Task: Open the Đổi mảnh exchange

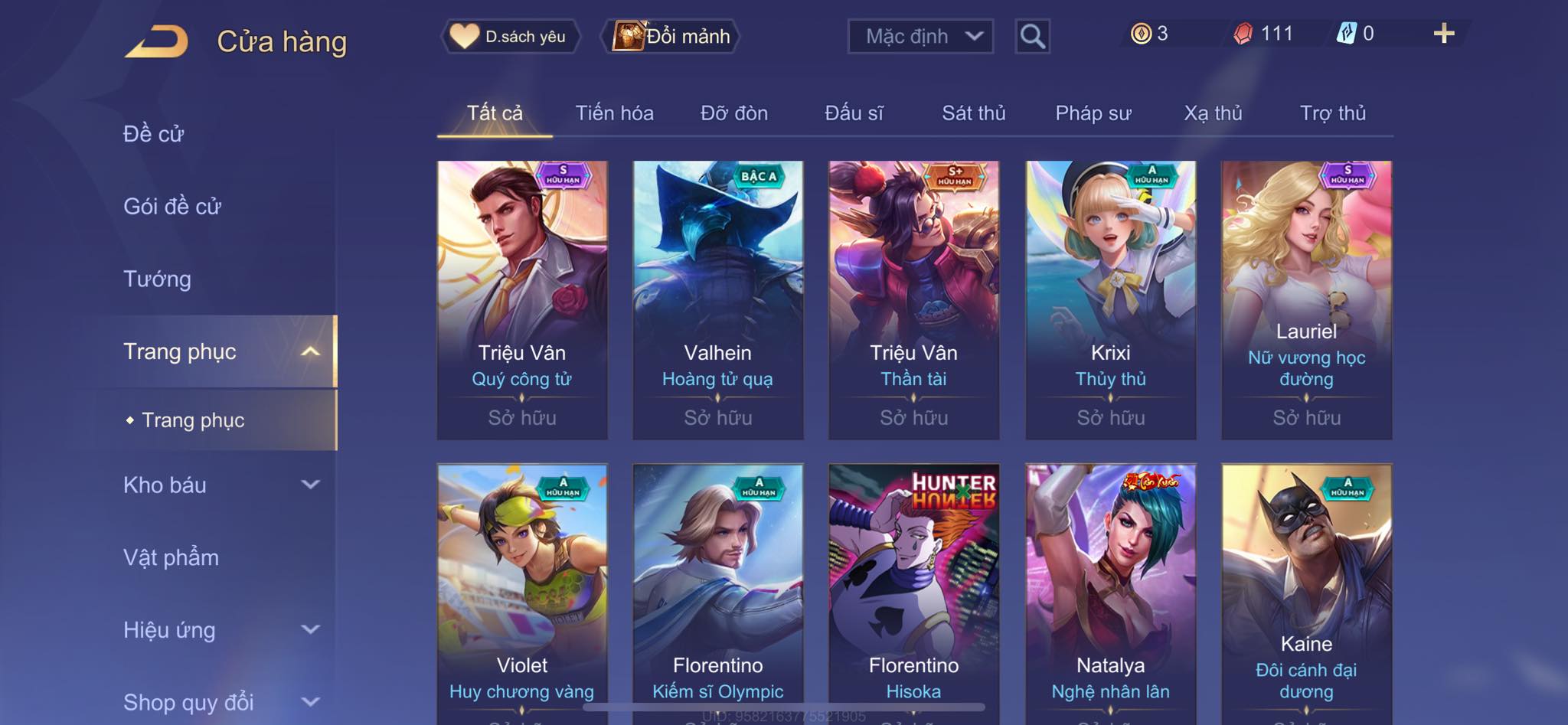Action: [x=672, y=36]
